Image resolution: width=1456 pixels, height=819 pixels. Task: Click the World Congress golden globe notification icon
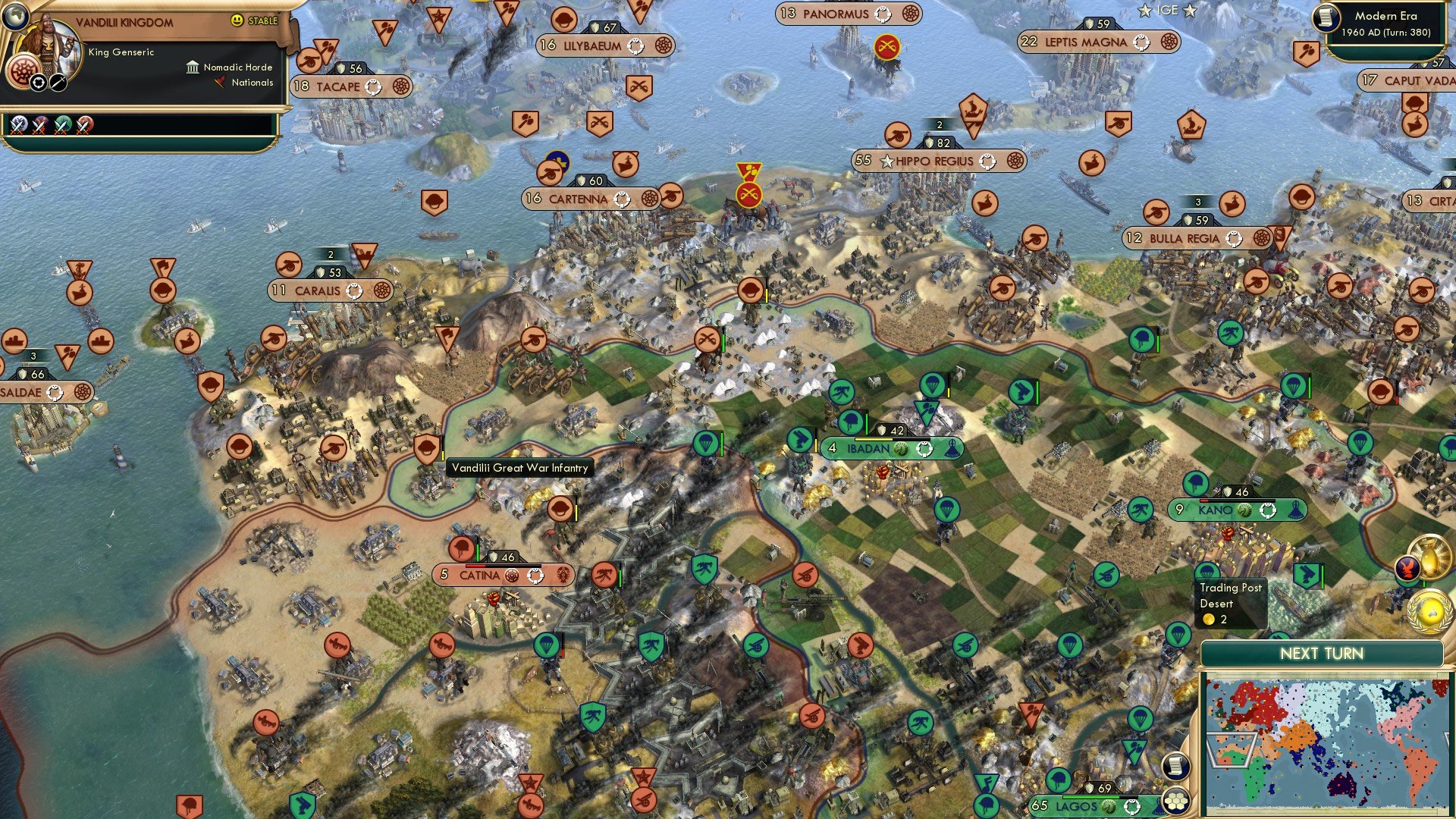pyautogui.click(x=1429, y=612)
